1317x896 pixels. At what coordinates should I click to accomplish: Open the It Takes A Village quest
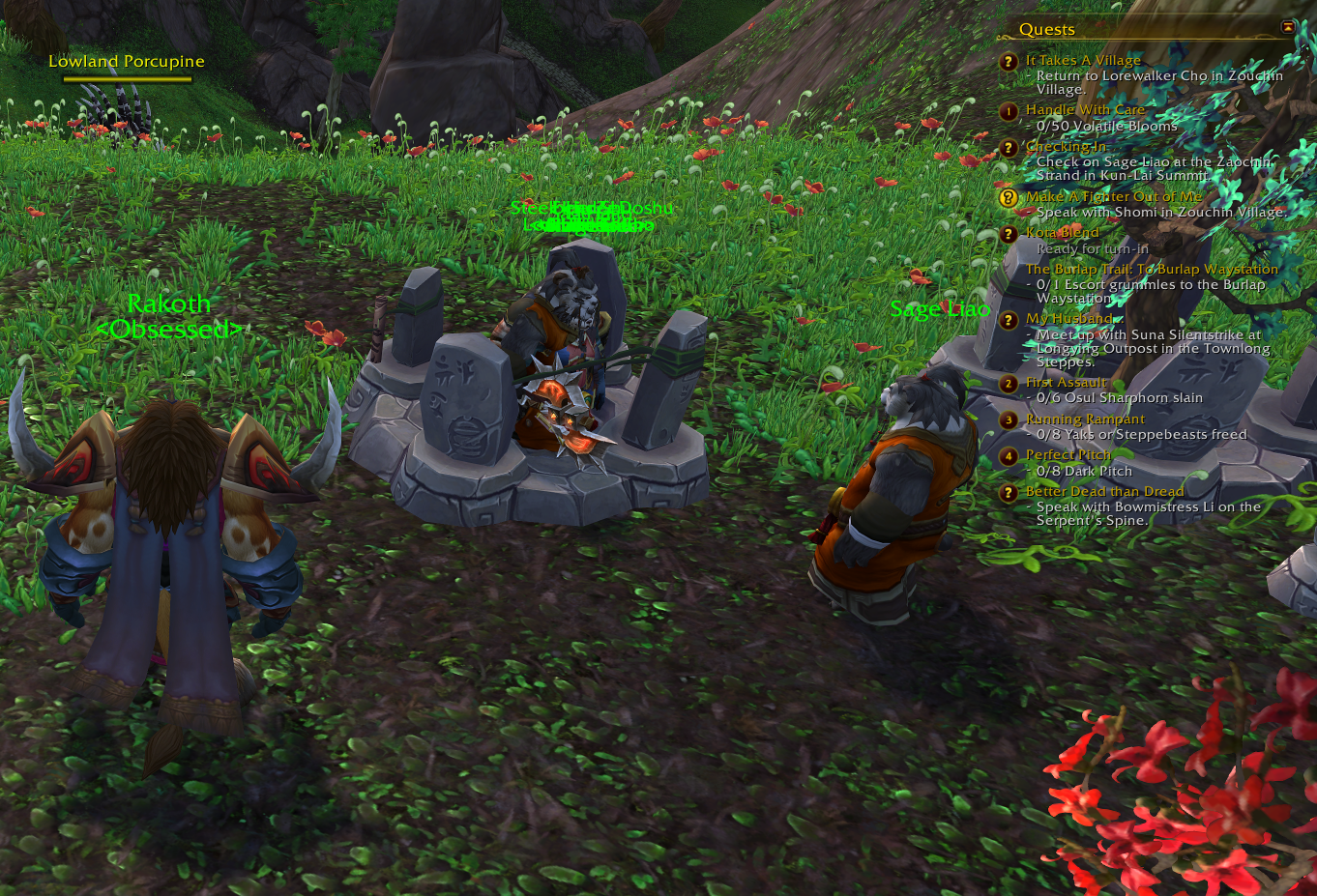click(x=1083, y=60)
